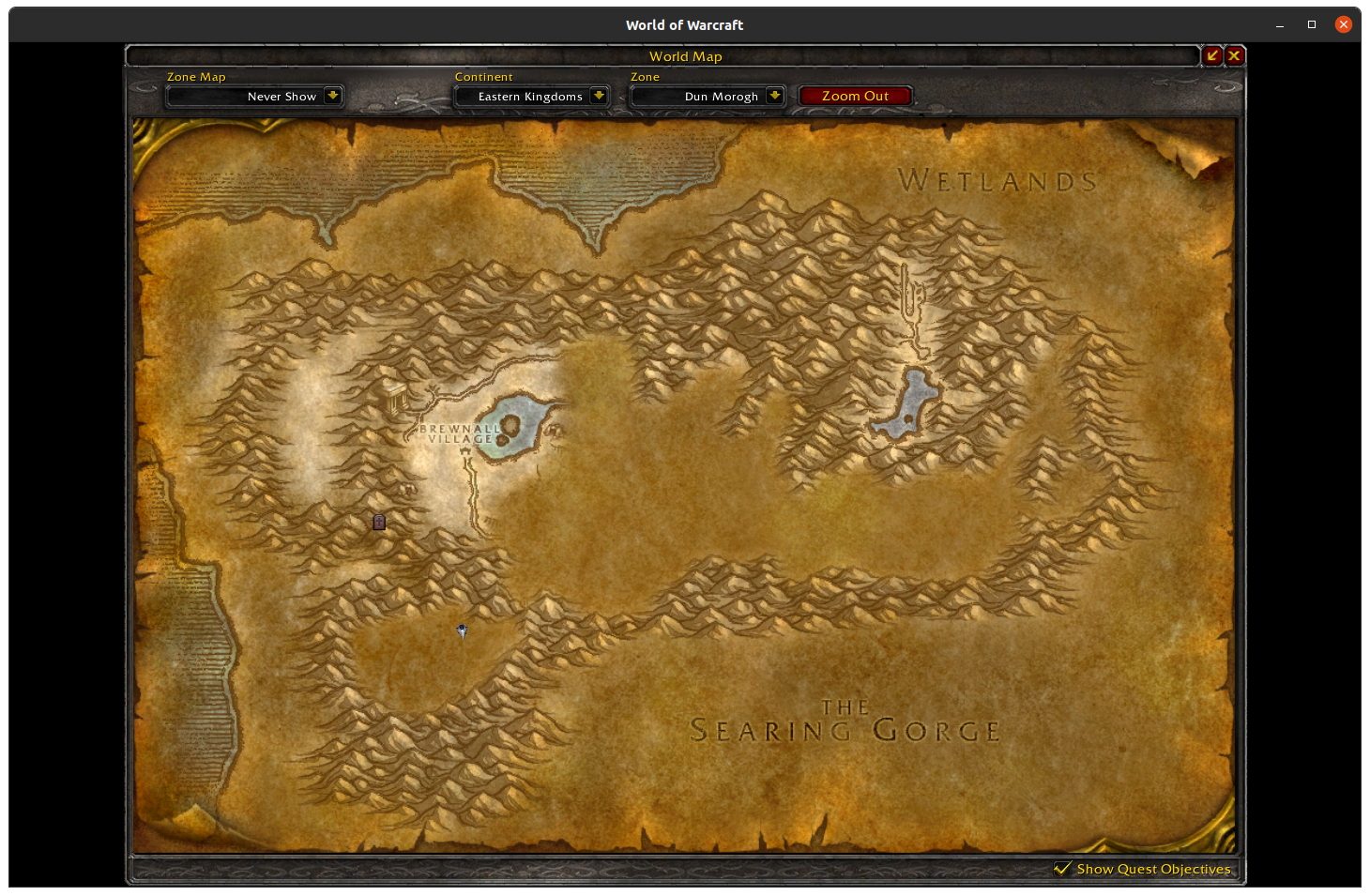
Task: Click the tombstone icon southwest of Brewnall Village
Action: point(378,522)
